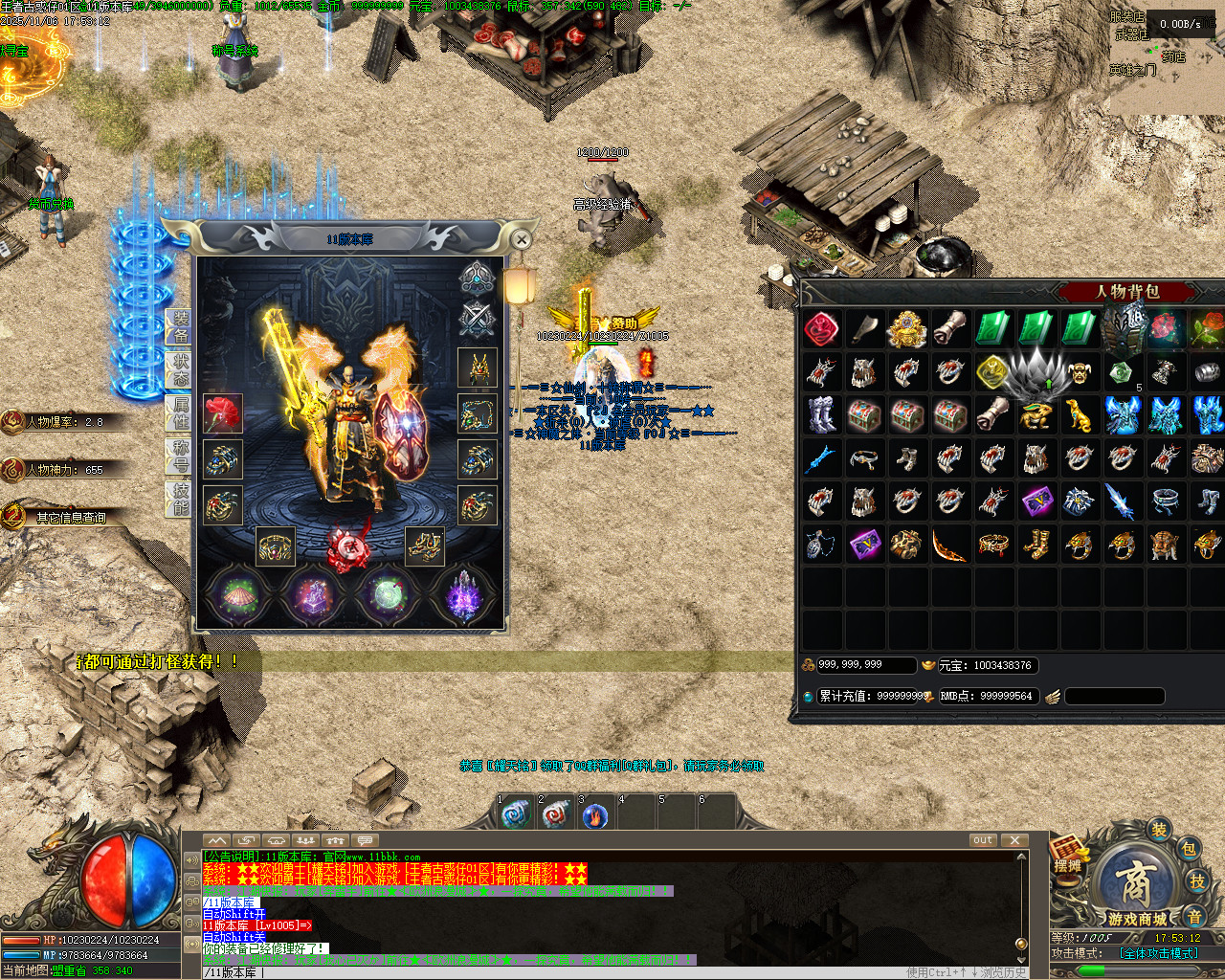Choose the golden toad item in bag
Viewport: 1225px width, 980px height.
coord(1036,415)
